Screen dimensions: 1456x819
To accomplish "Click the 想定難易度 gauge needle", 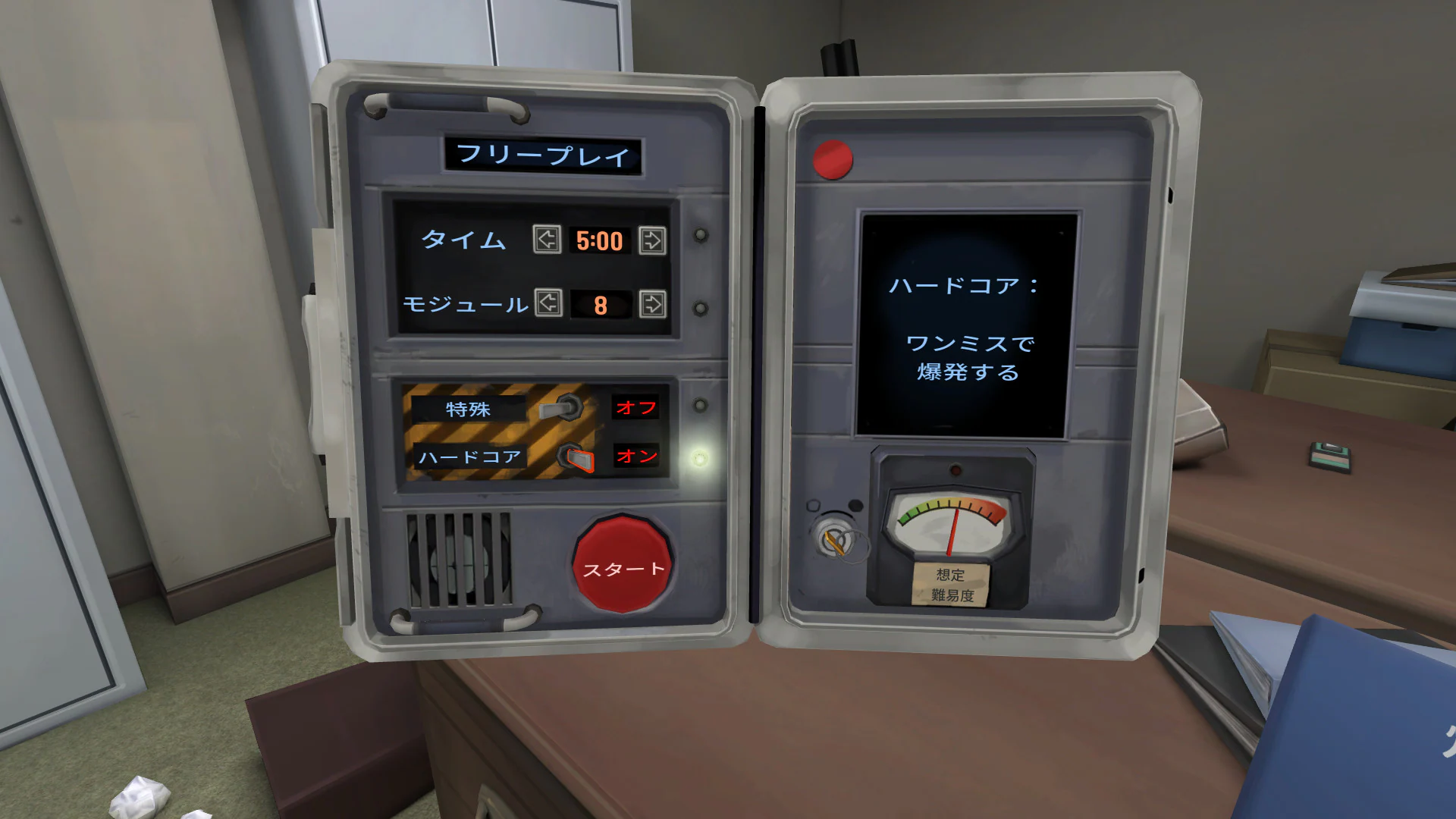I will pos(954,531).
